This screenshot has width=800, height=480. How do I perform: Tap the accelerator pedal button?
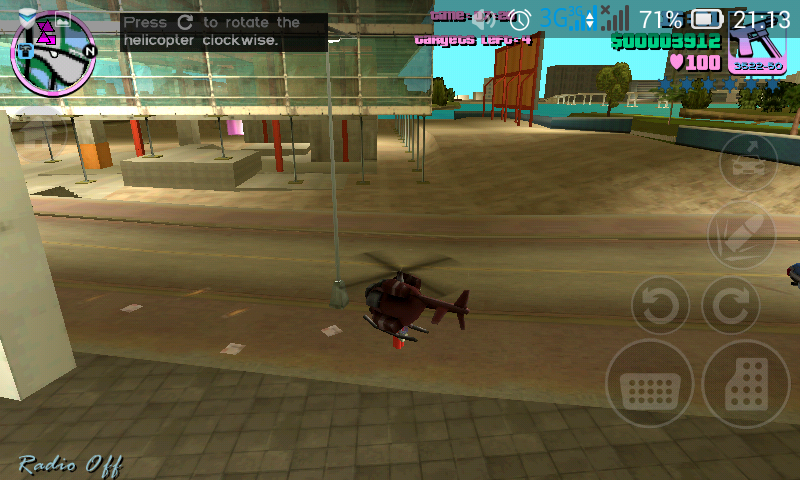746,384
